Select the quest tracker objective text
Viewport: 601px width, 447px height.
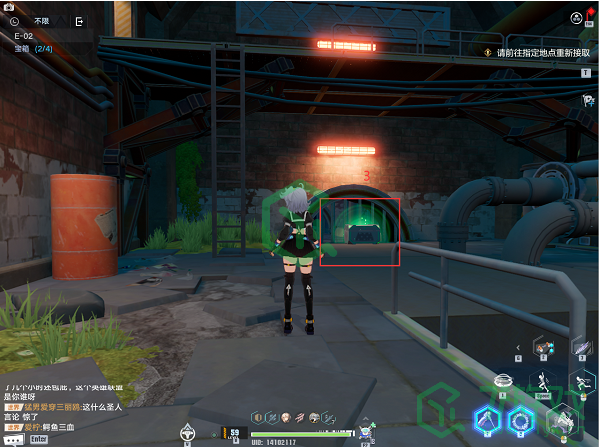point(540,53)
